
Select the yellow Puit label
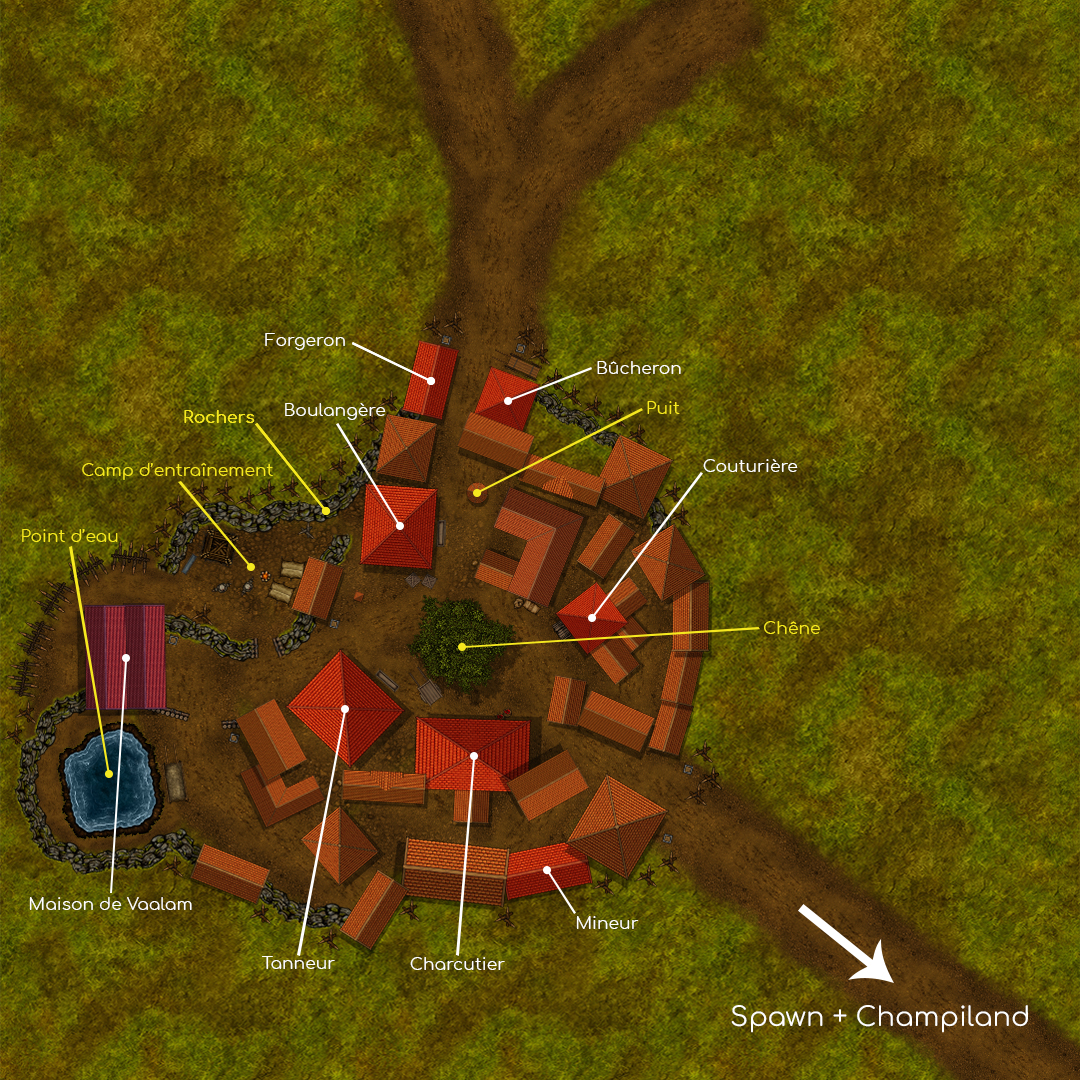click(662, 408)
